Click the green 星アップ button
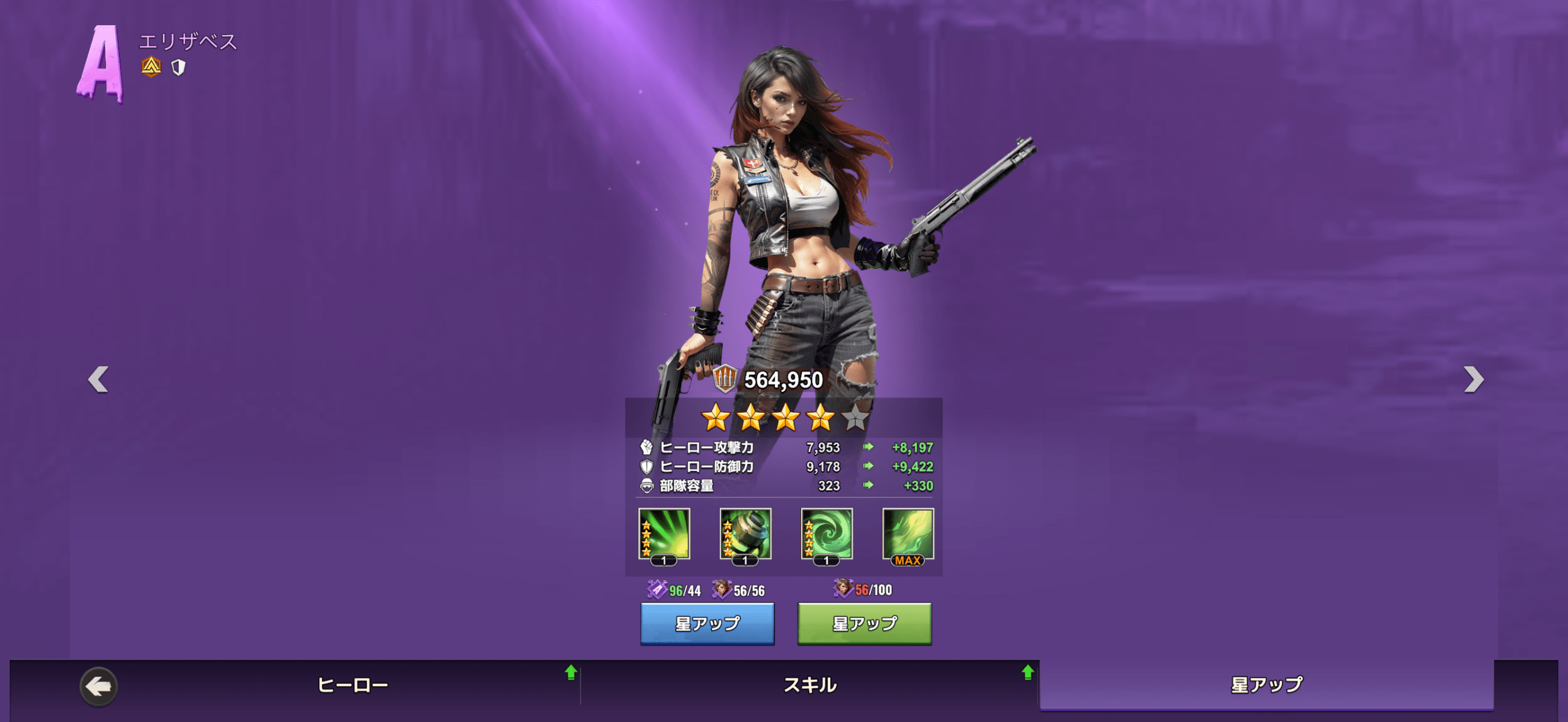The width and height of the screenshot is (1568, 722). (864, 623)
